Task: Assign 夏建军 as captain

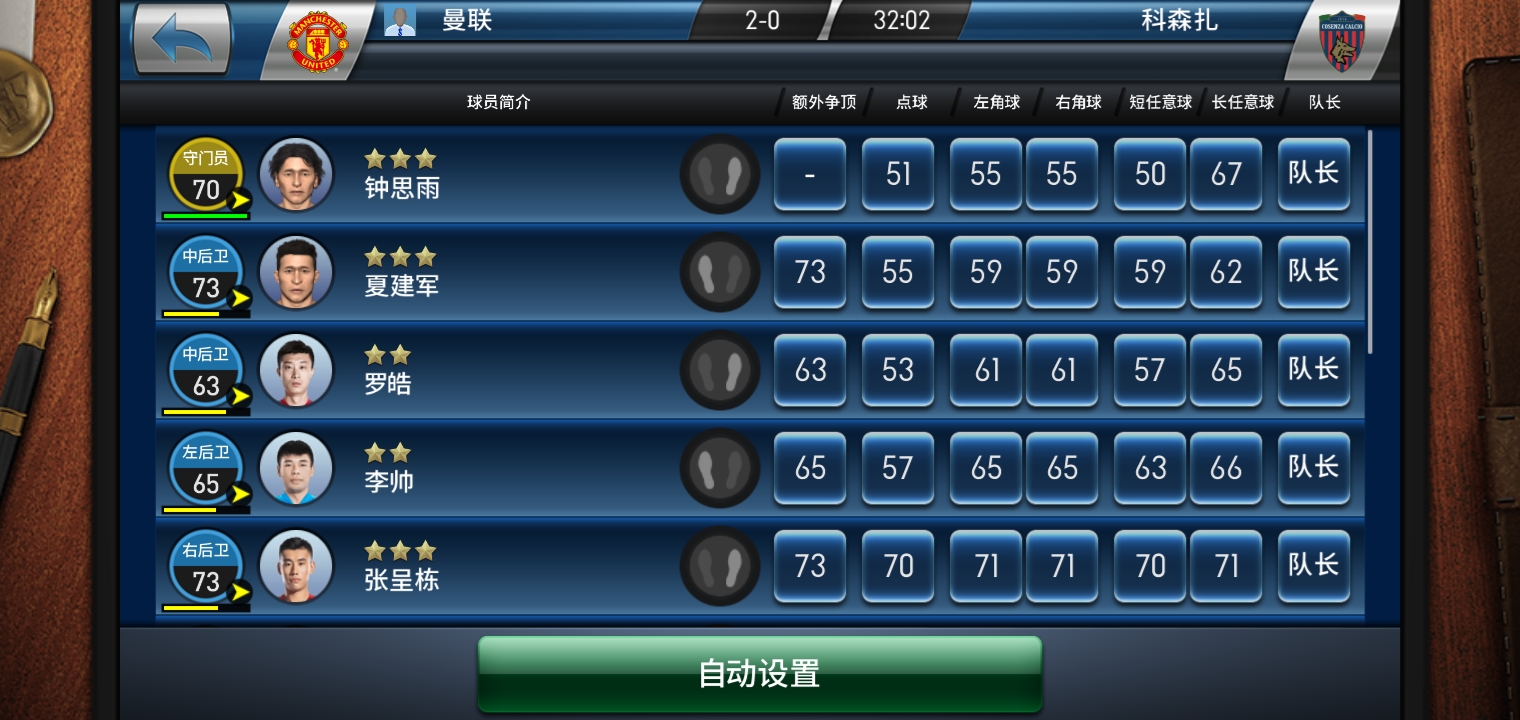Action: pos(1313,272)
